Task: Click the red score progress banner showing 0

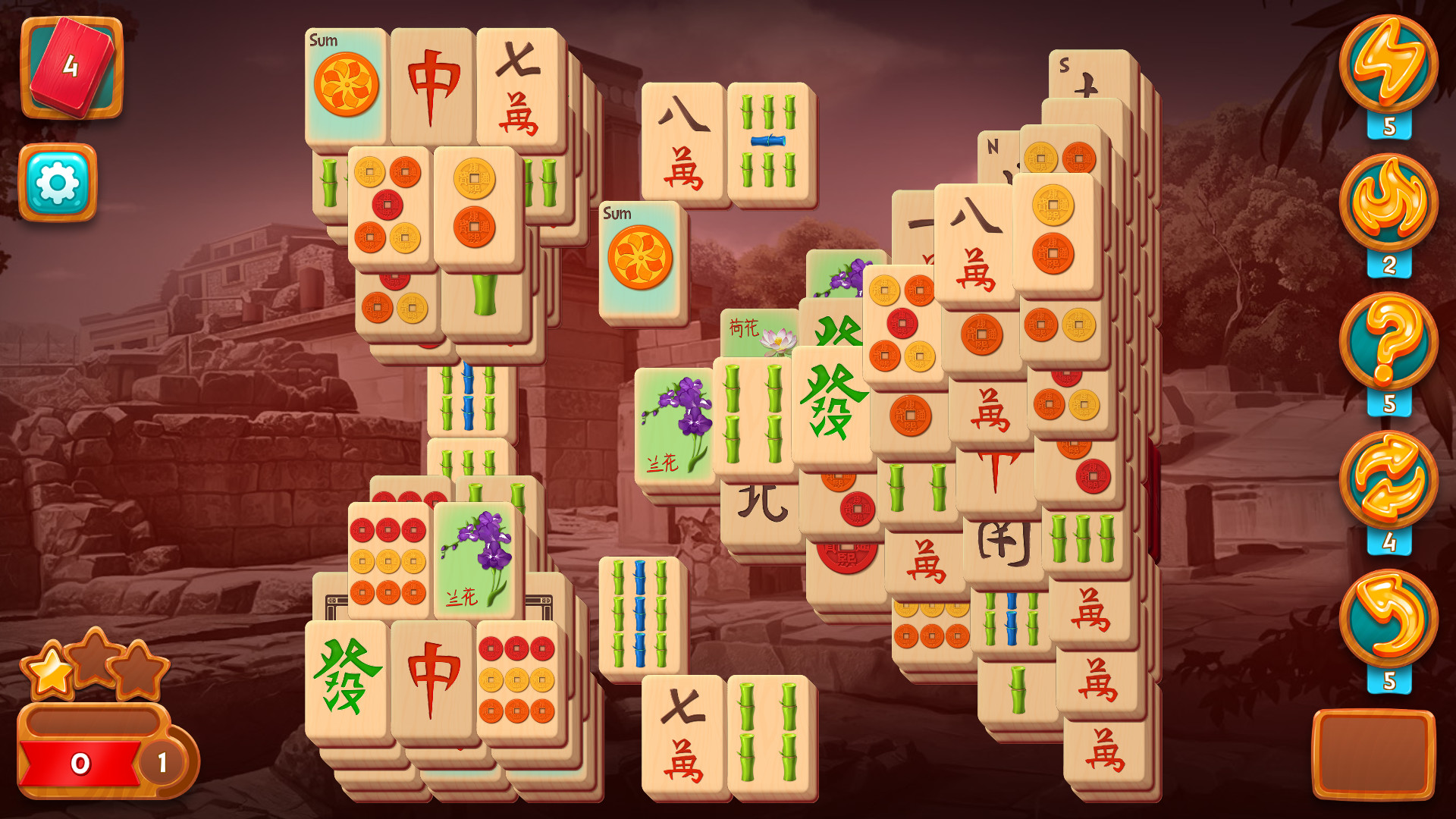Action: click(x=83, y=762)
